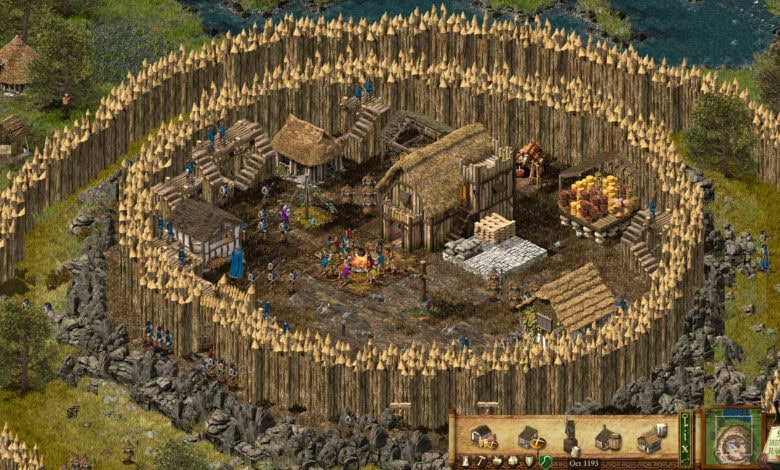
Task: Show the house town buildings category
Action: pyautogui.click(x=513, y=461)
